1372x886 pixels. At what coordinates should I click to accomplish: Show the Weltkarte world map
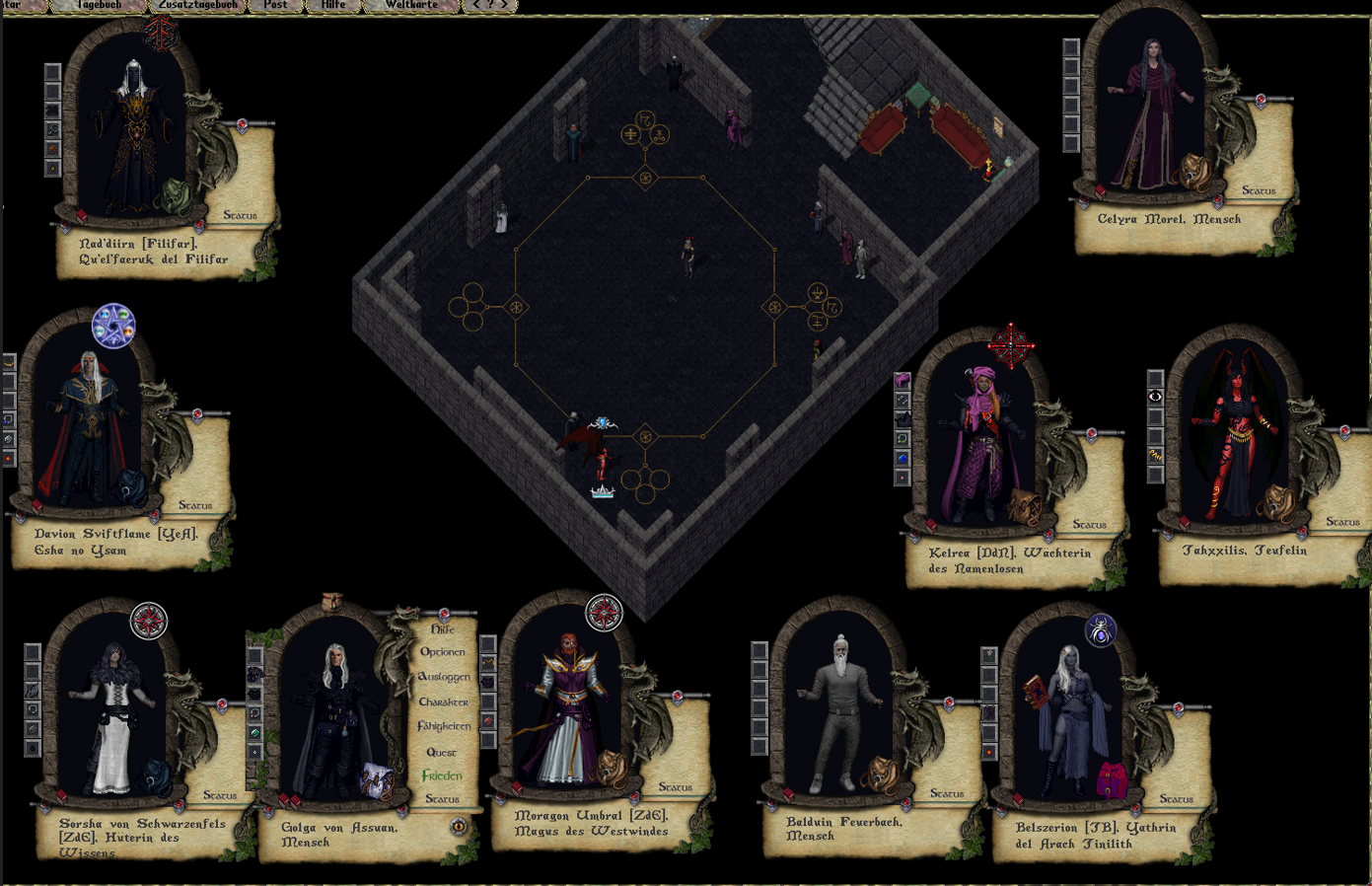point(411,5)
